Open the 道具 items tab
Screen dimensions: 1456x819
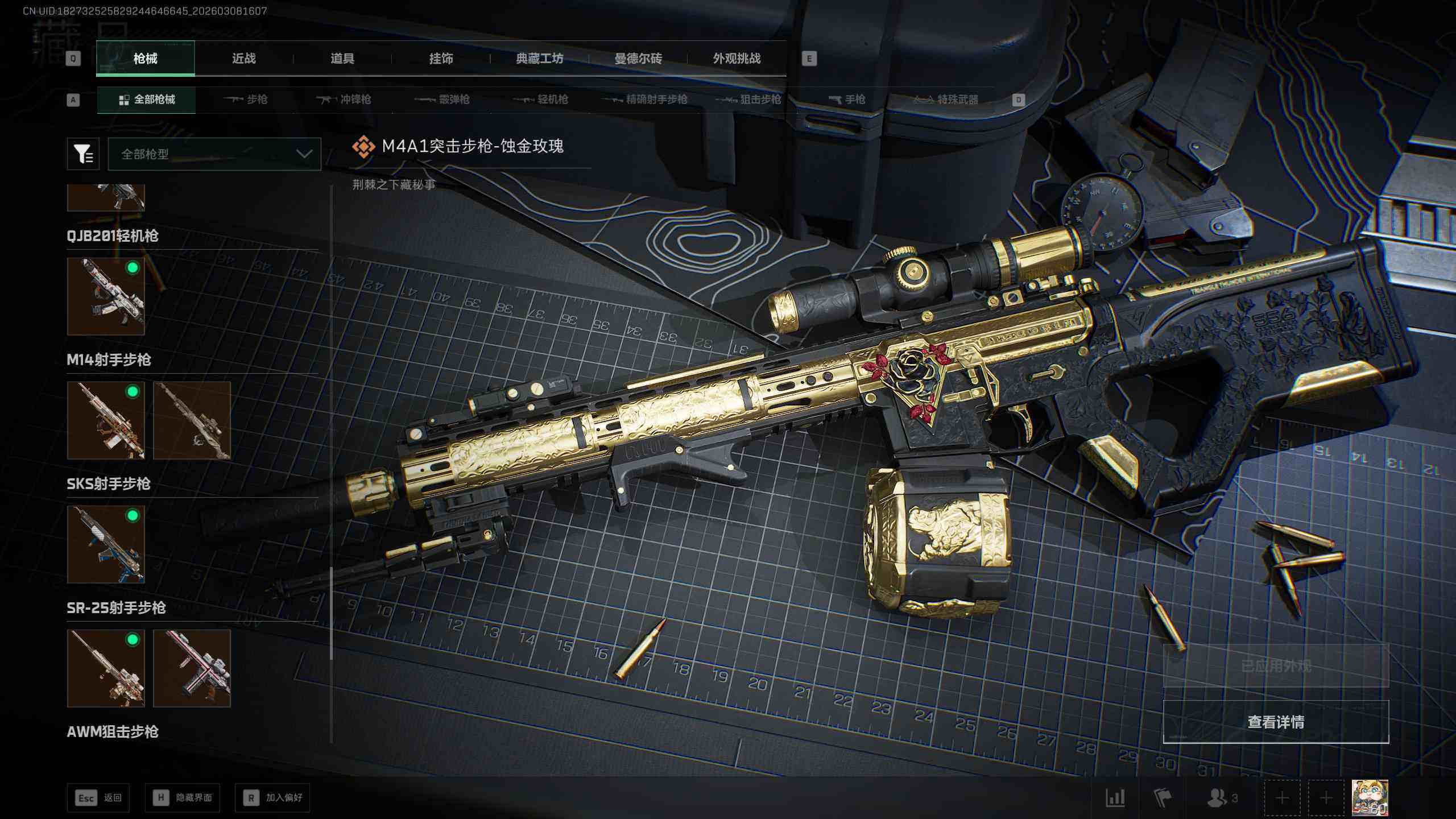click(x=342, y=59)
